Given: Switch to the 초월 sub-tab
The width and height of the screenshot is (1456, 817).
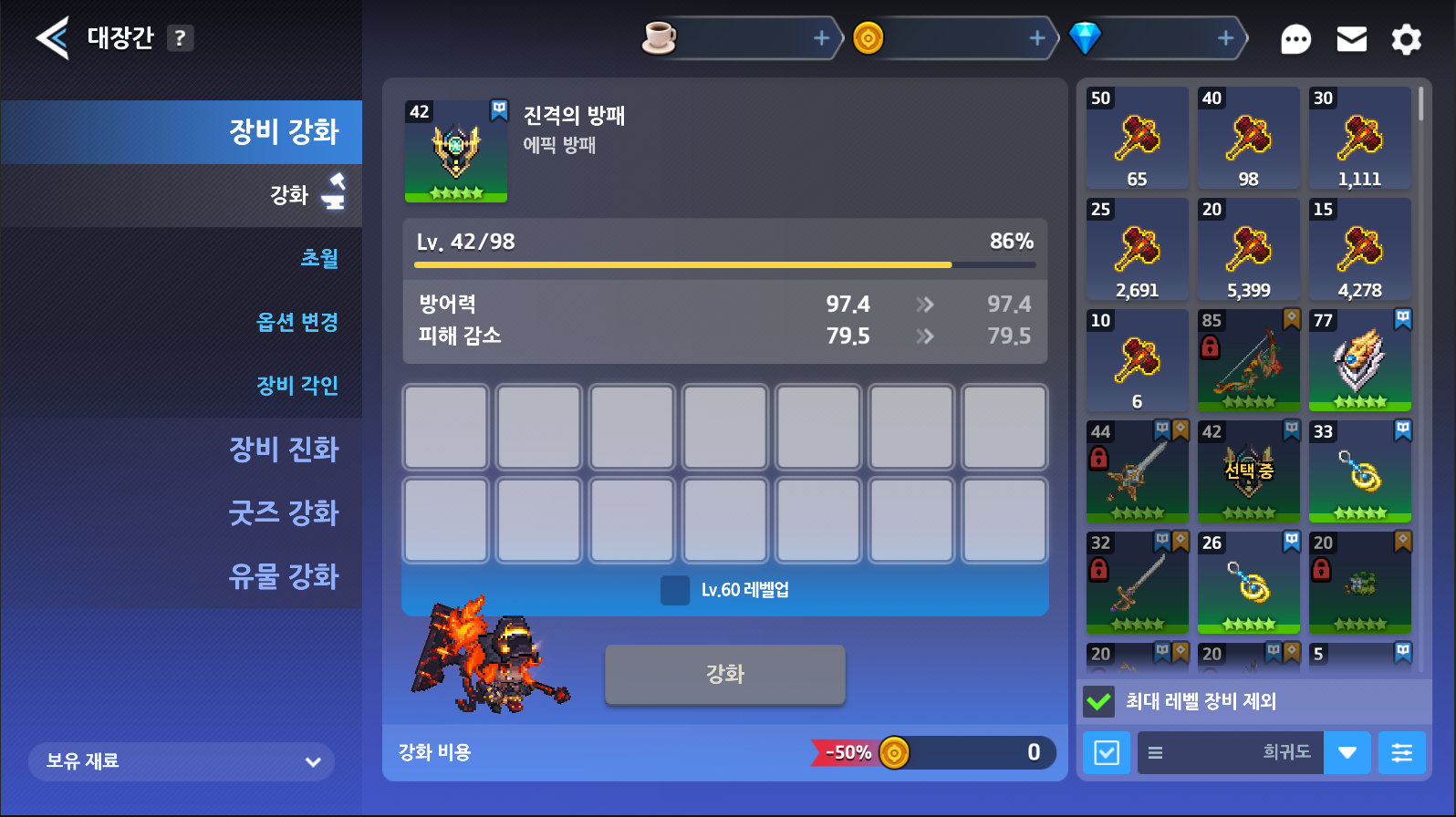Looking at the screenshot, I should [x=319, y=258].
